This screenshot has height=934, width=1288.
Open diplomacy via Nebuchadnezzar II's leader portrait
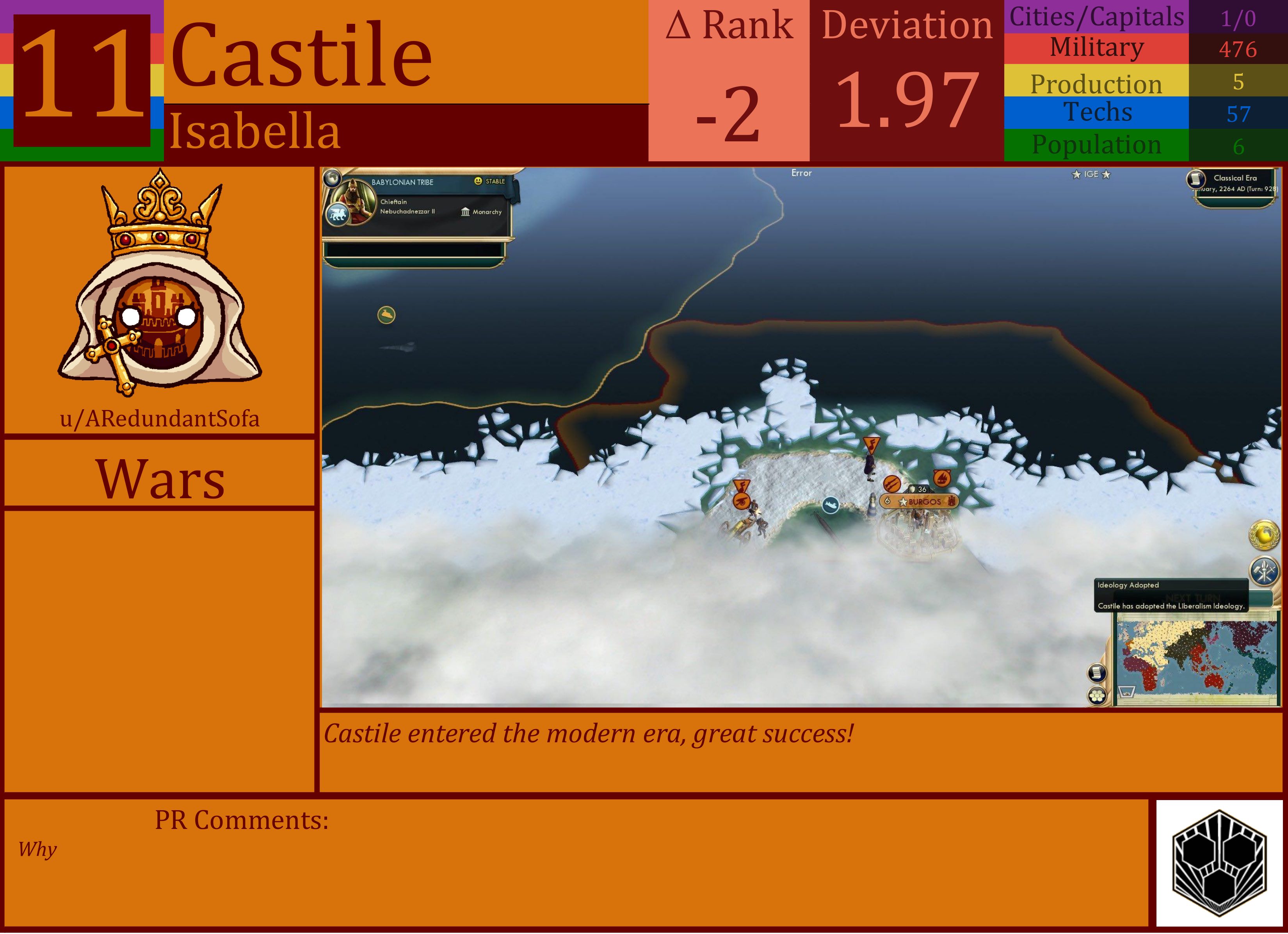tap(355, 203)
